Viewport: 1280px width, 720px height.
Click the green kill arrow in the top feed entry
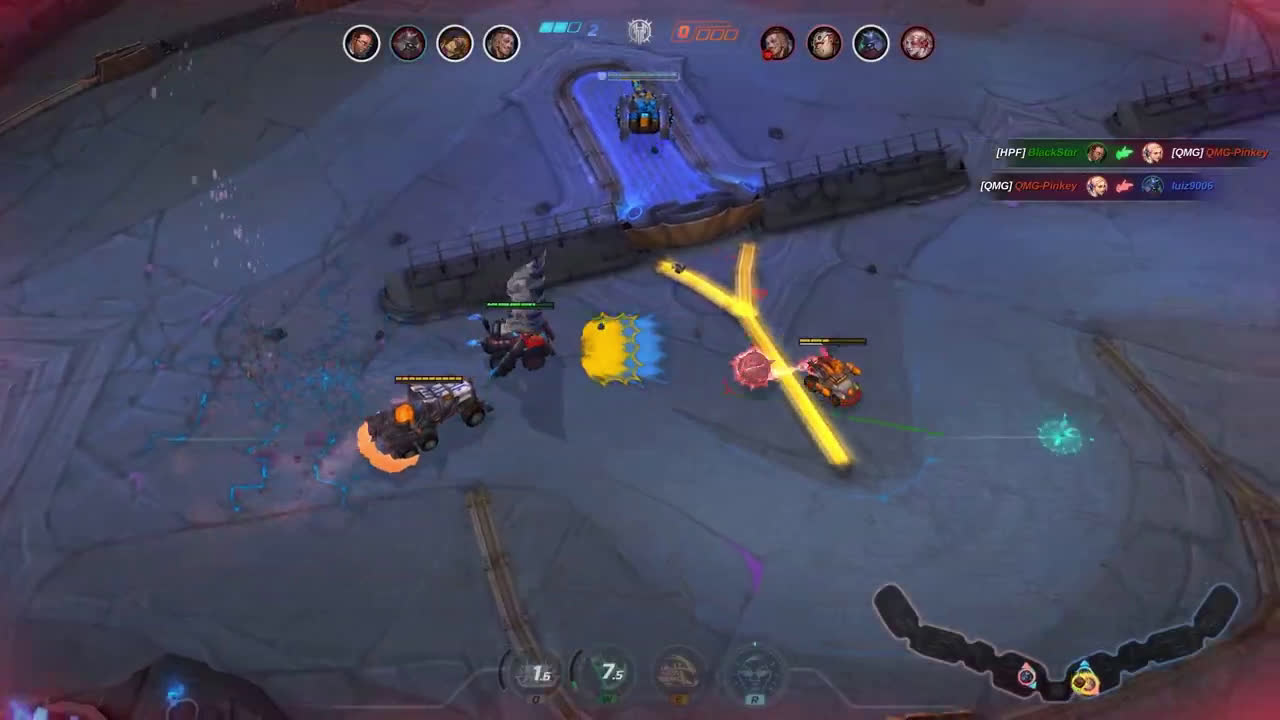pos(1124,153)
